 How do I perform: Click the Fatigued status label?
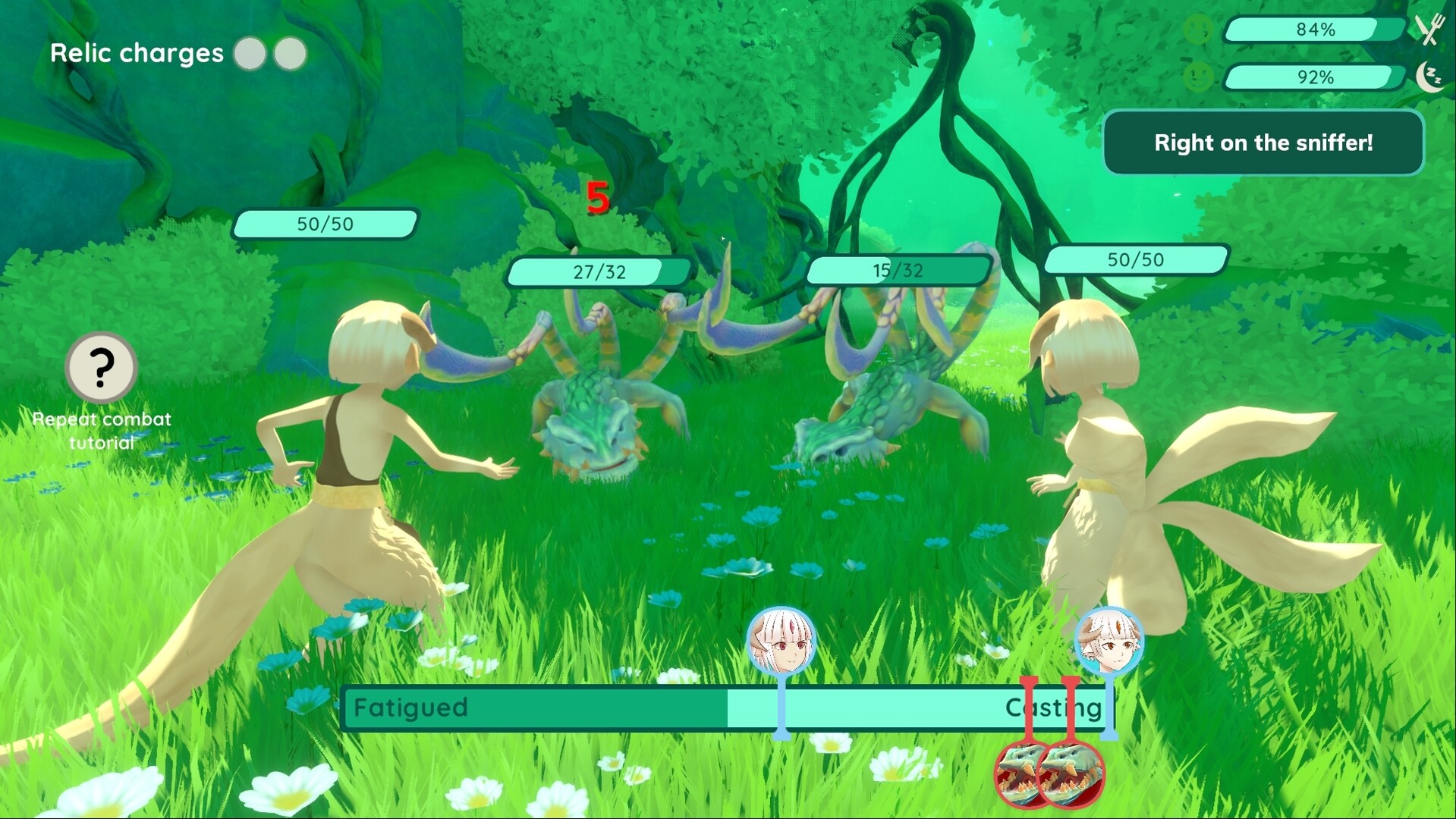(x=412, y=708)
